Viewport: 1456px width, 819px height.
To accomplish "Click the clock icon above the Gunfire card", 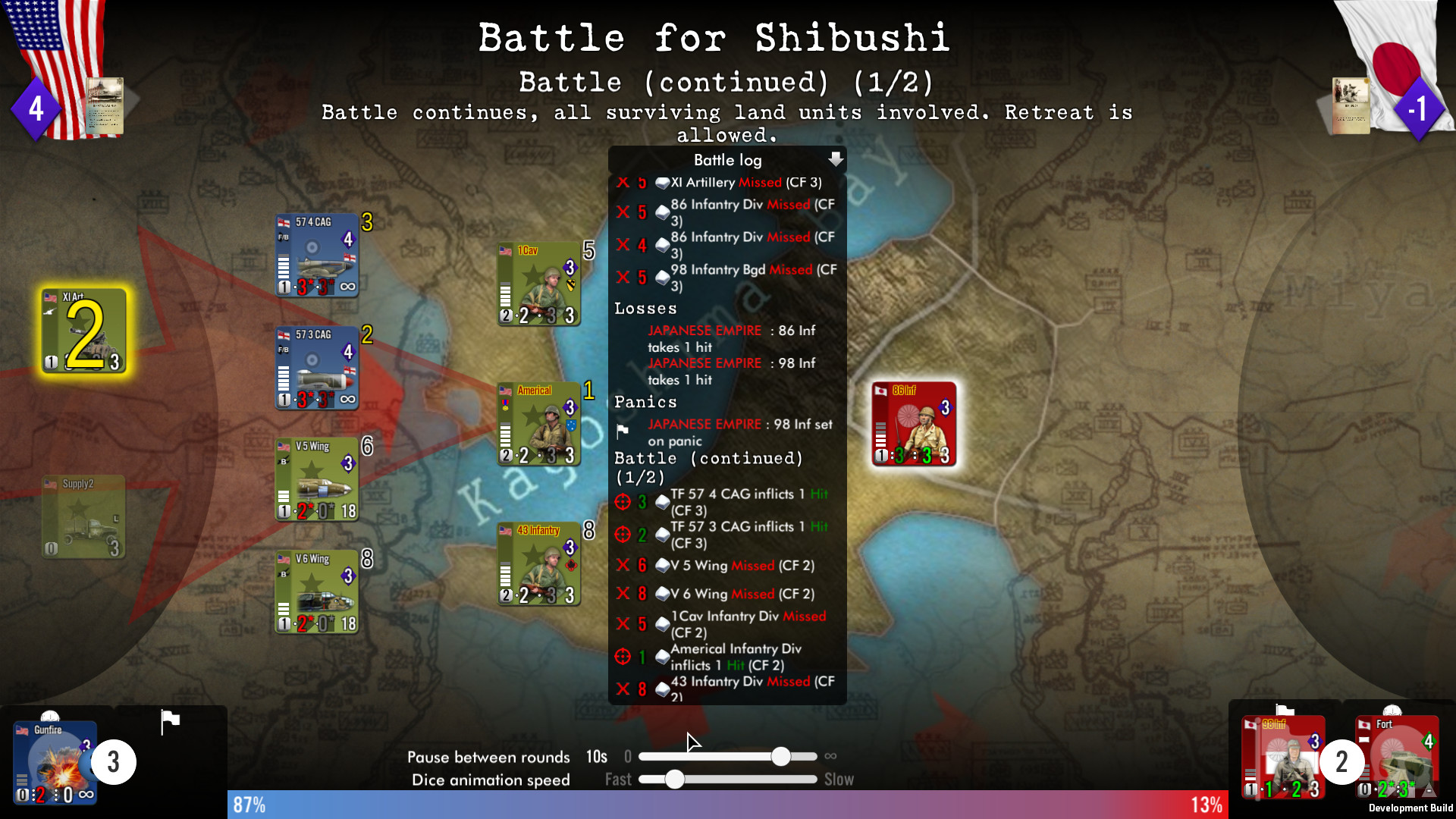I will [52, 716].
